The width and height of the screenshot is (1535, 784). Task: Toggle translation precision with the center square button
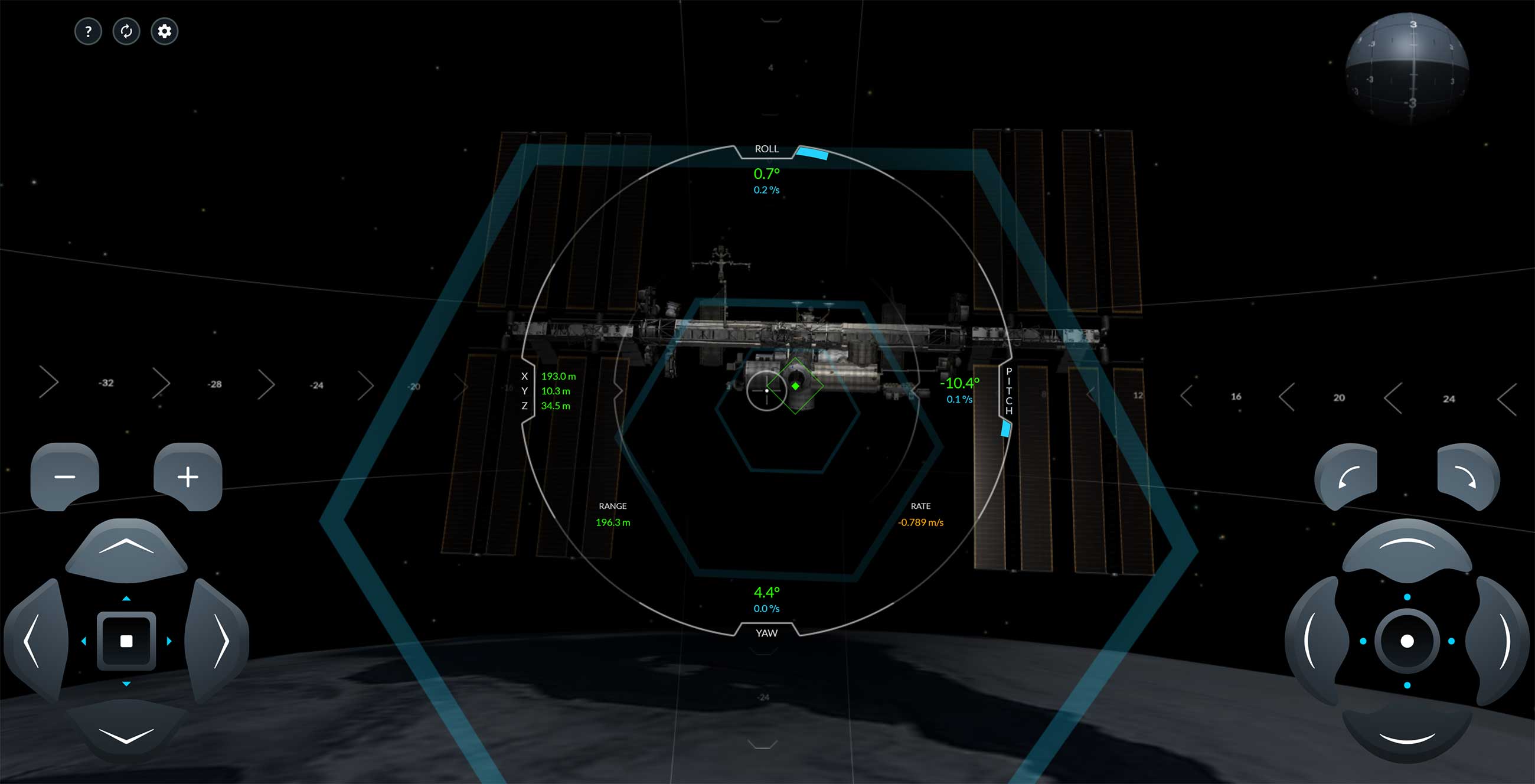126,641
